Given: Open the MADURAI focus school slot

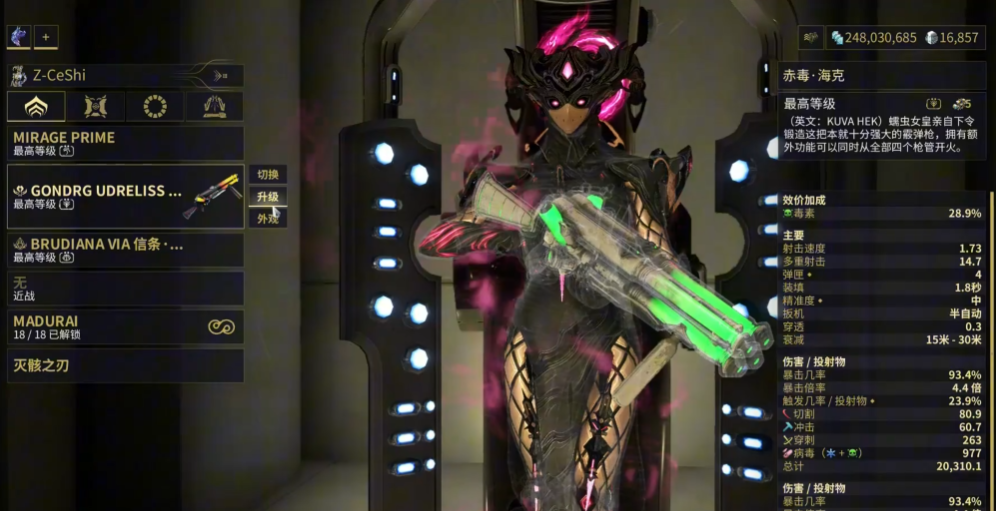Looking at the screenshot, I should tap(125, 327).
